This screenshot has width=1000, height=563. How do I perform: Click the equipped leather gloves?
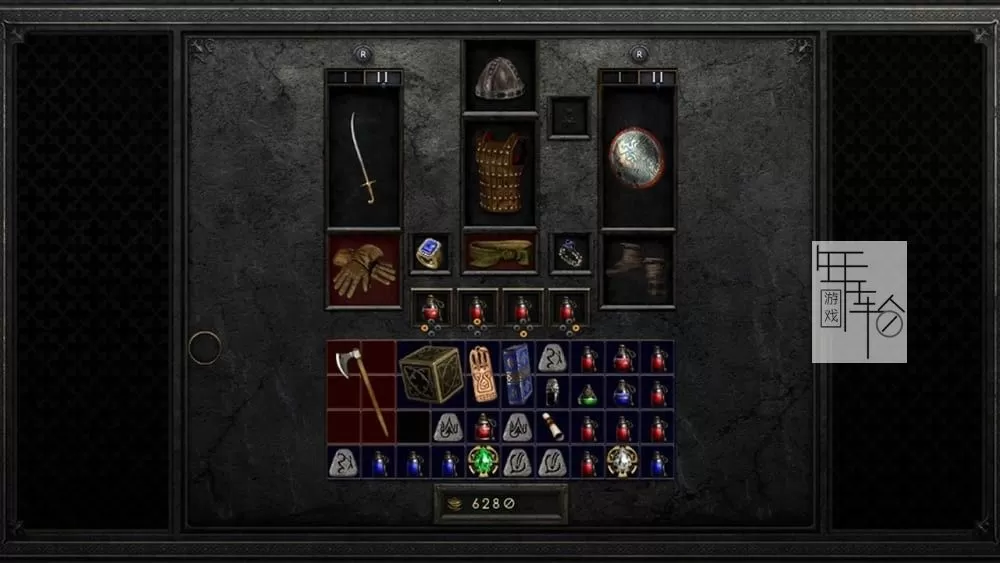[x=363, y=270]
